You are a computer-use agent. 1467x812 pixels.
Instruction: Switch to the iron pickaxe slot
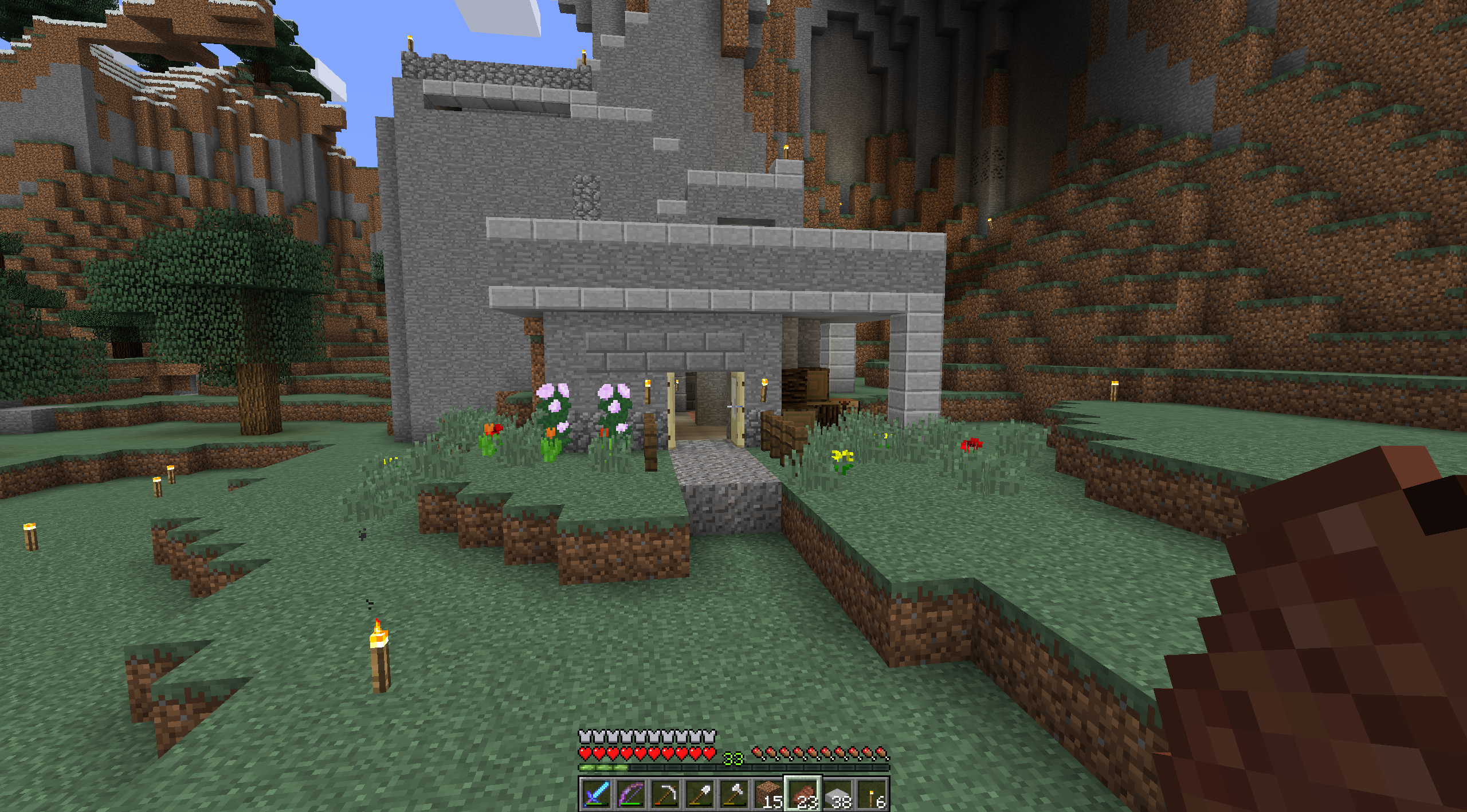[665, 794]
